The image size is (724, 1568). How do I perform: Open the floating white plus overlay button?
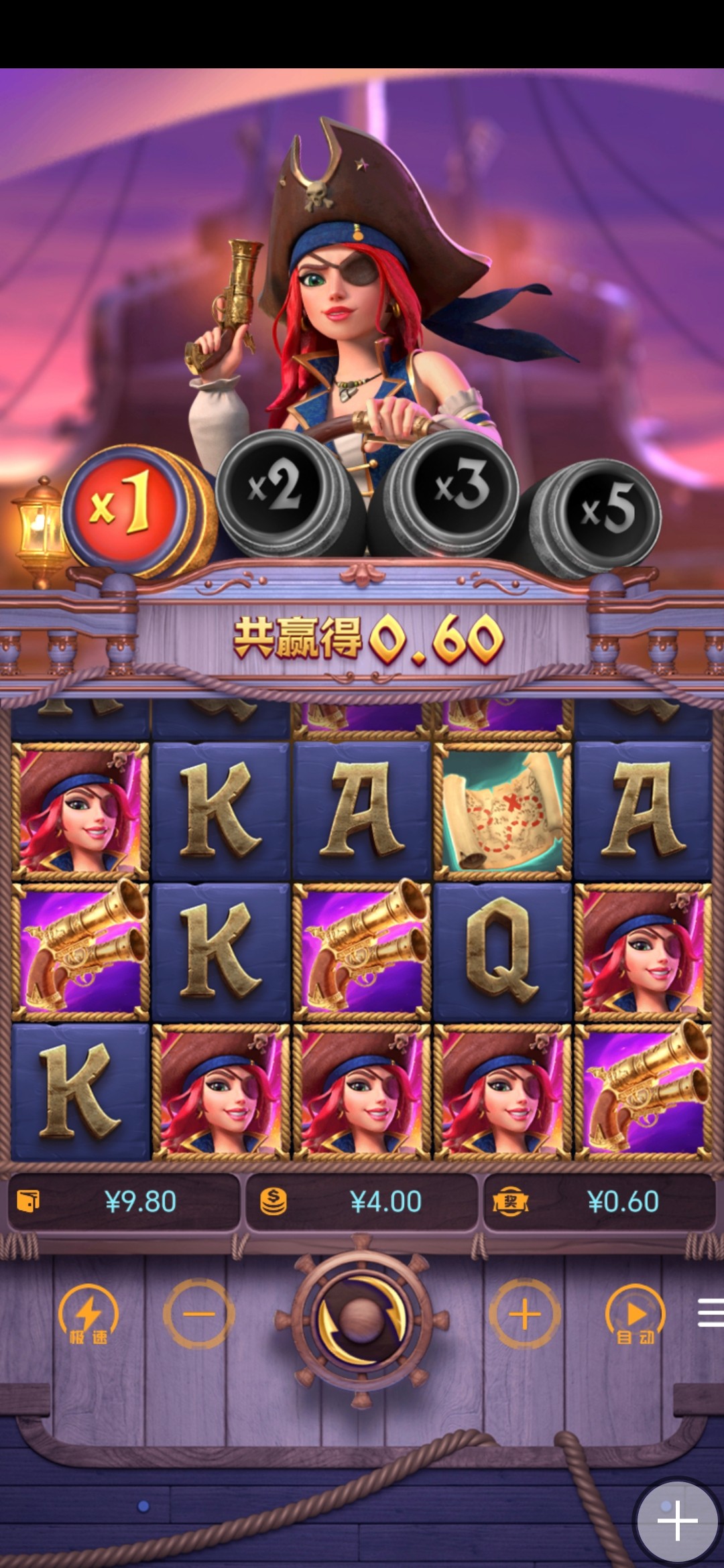(x=677, y=1521)
